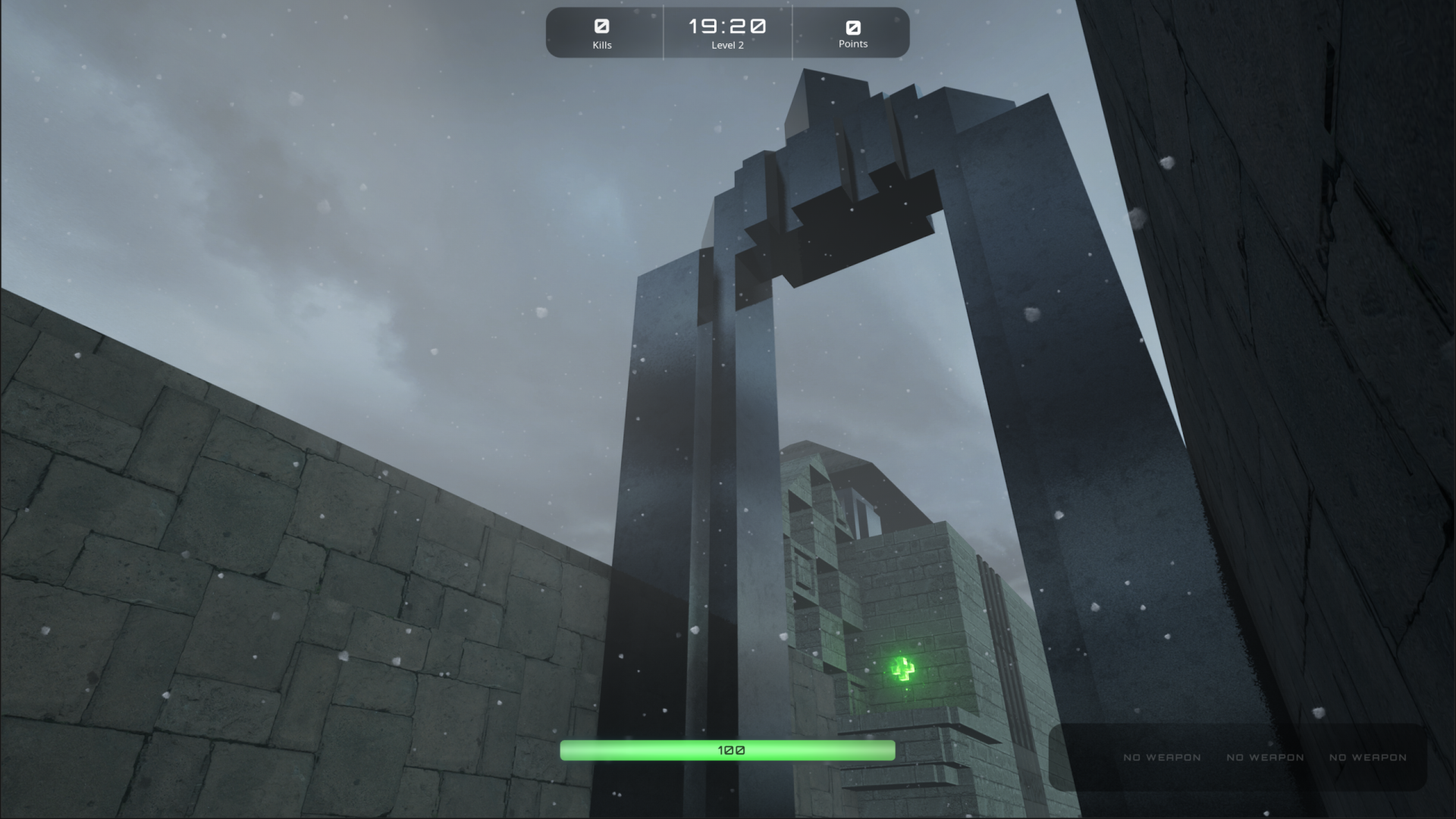Click the zero displayed above Kills

603,27
